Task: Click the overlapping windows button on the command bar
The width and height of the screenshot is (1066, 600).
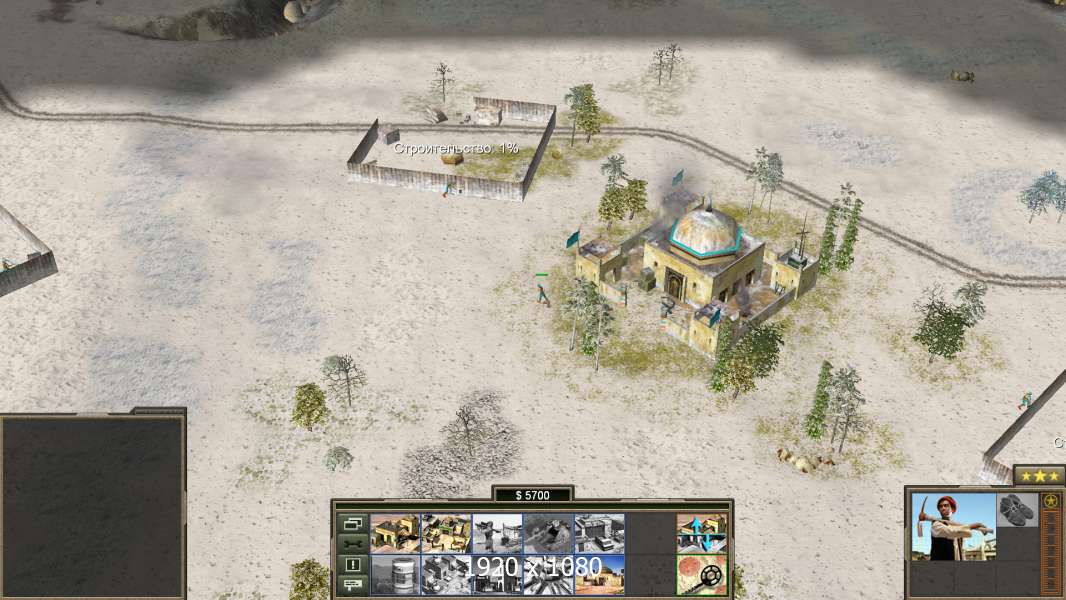Action: click(x=353, y=523)
